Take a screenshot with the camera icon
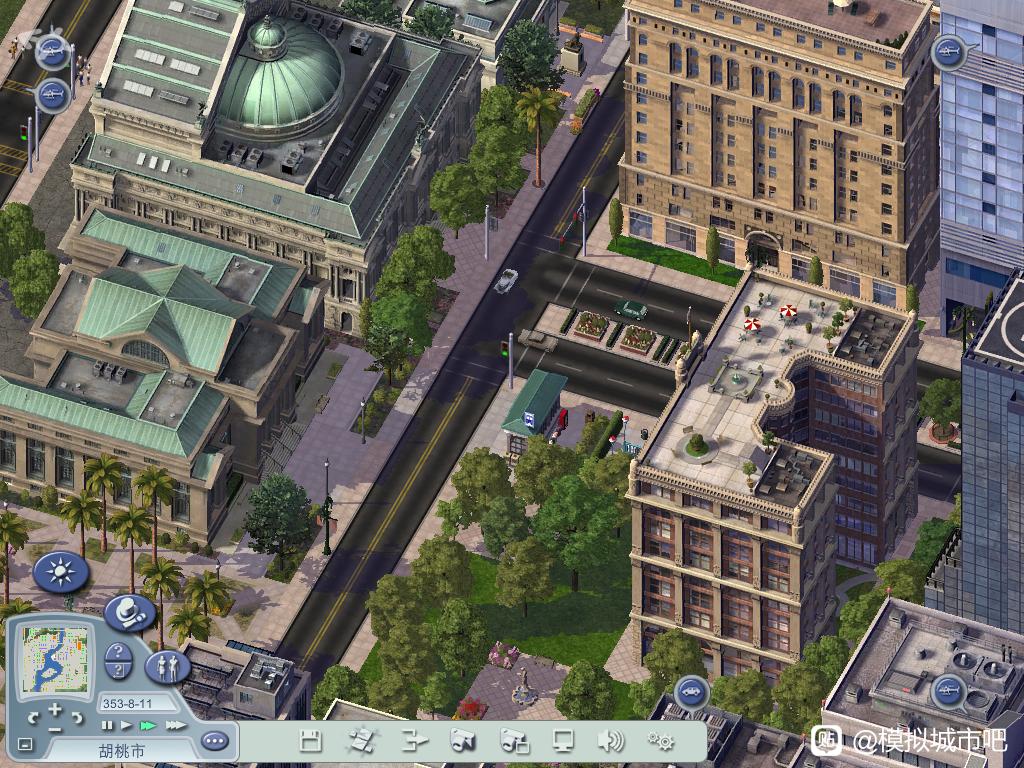Image resolution: width=1024 pixels, height=768 pixels. (462, 741)
